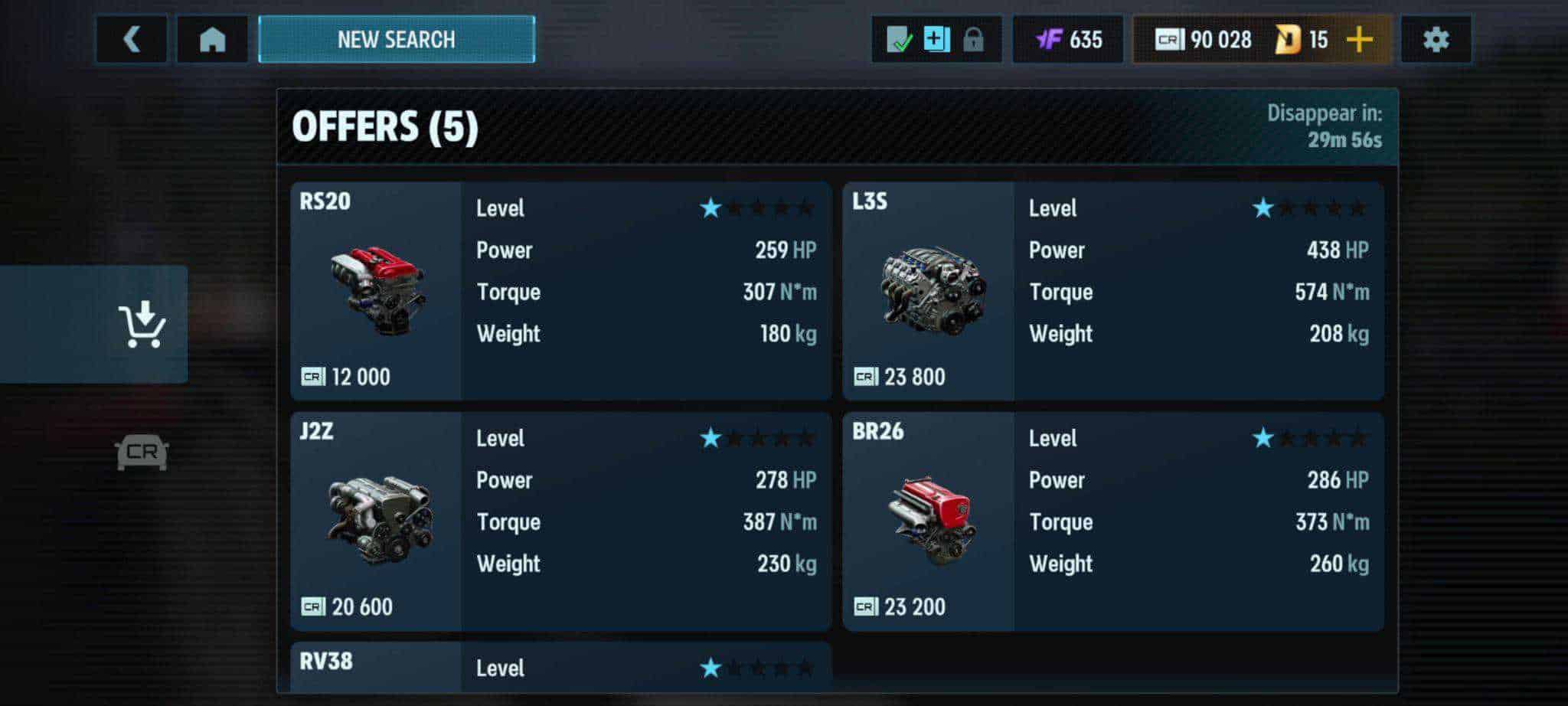The height and width of the screenshot is (706, 1568).
Task: Return to the home screen
Action: point(212,39)
